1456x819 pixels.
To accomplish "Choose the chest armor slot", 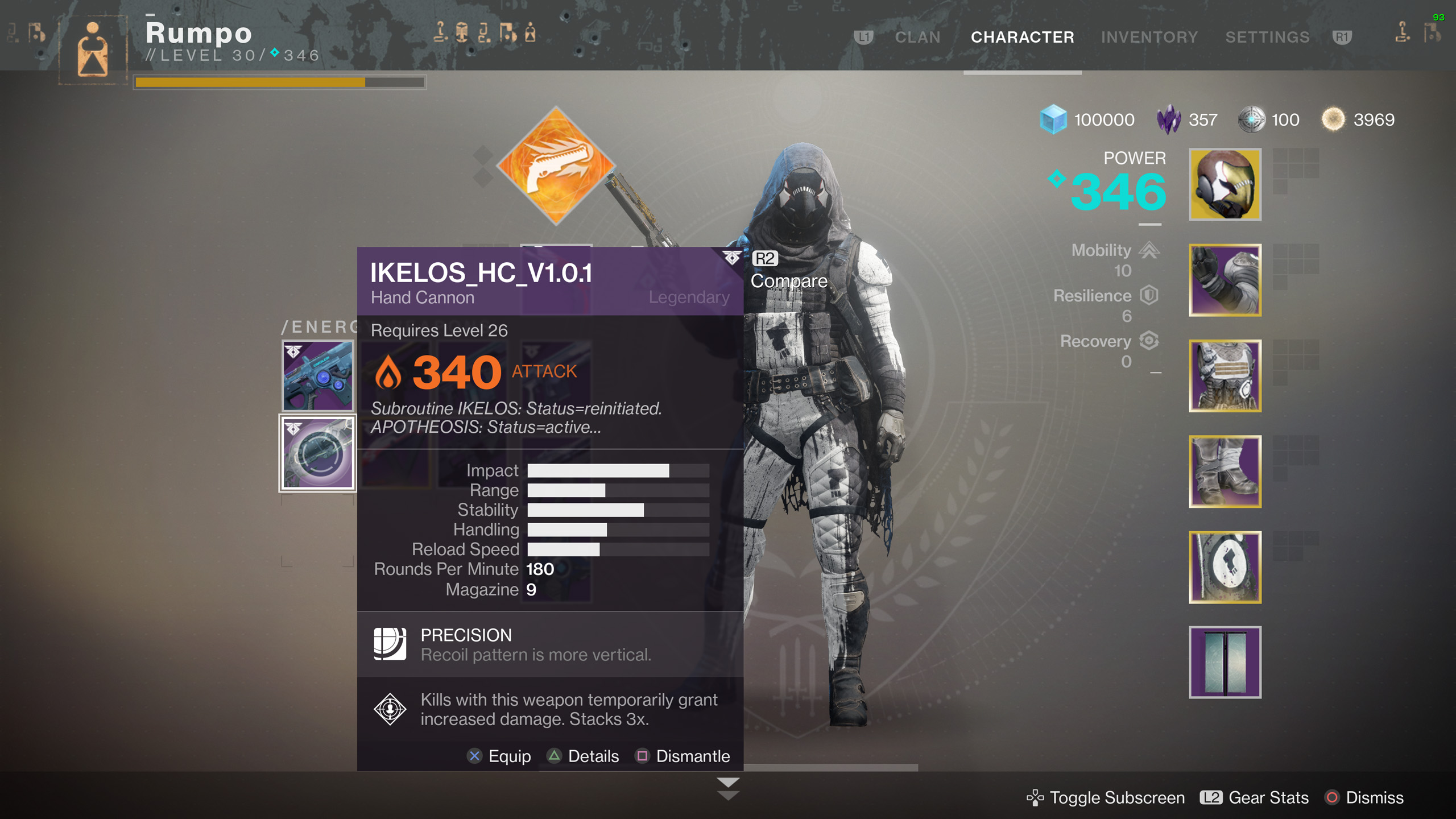I will click(1225, 376).
